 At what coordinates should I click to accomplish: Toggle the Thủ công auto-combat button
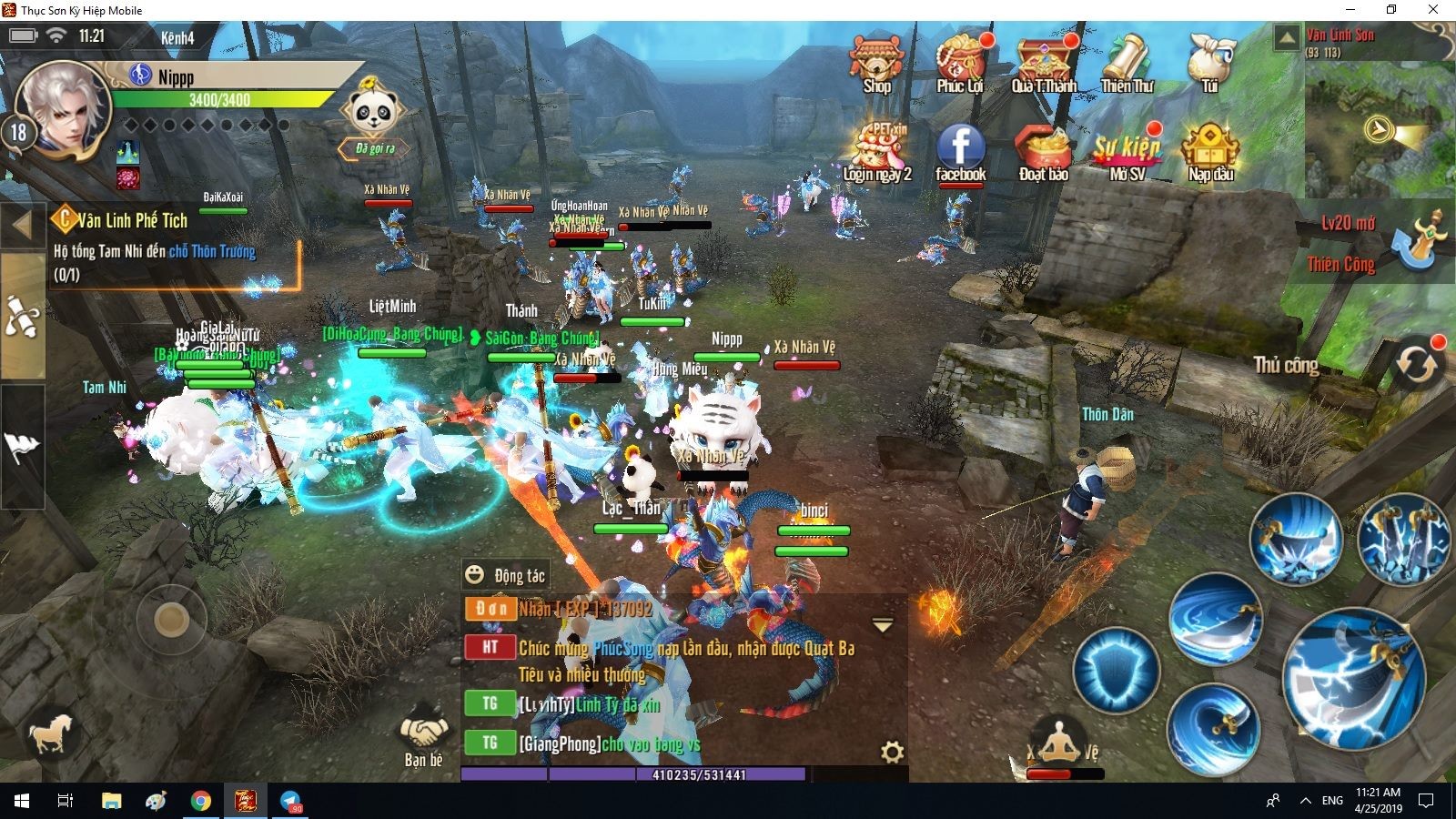coord(1417,364)
